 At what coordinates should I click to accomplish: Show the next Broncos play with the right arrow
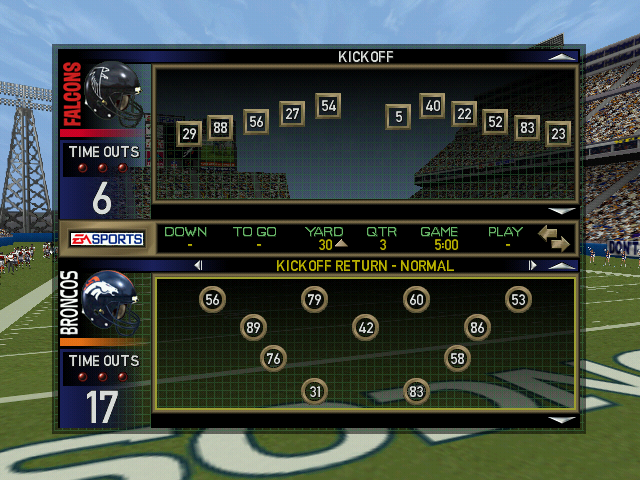[x=532, y=266]
